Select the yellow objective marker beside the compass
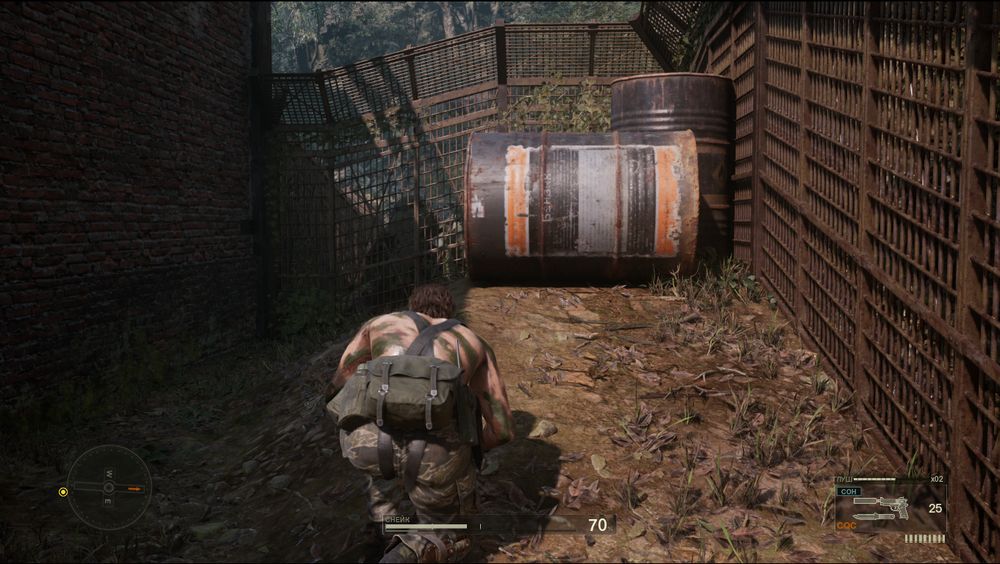Screen dimensions: 1000x564 (x=63, y=491)
